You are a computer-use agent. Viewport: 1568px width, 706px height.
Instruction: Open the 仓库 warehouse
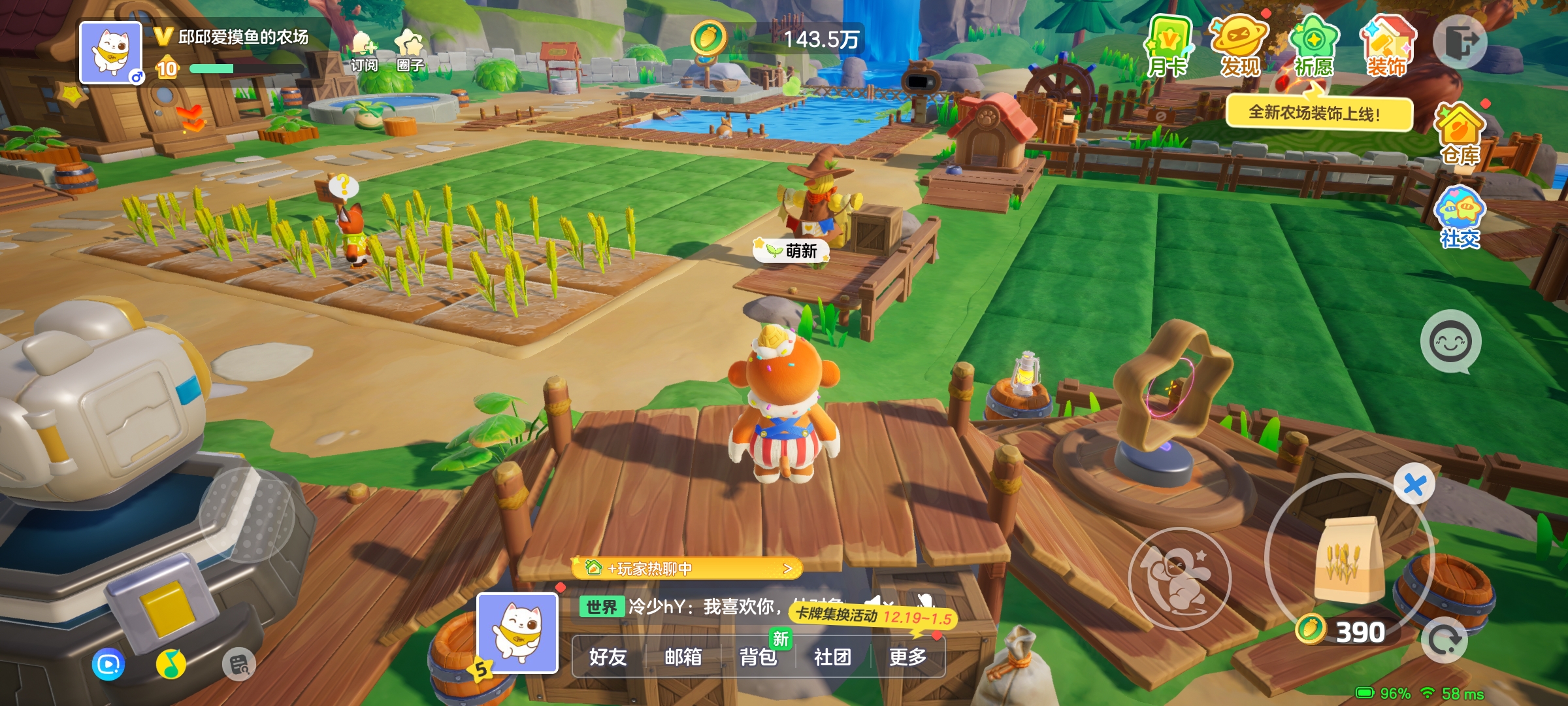(1460, 135)
